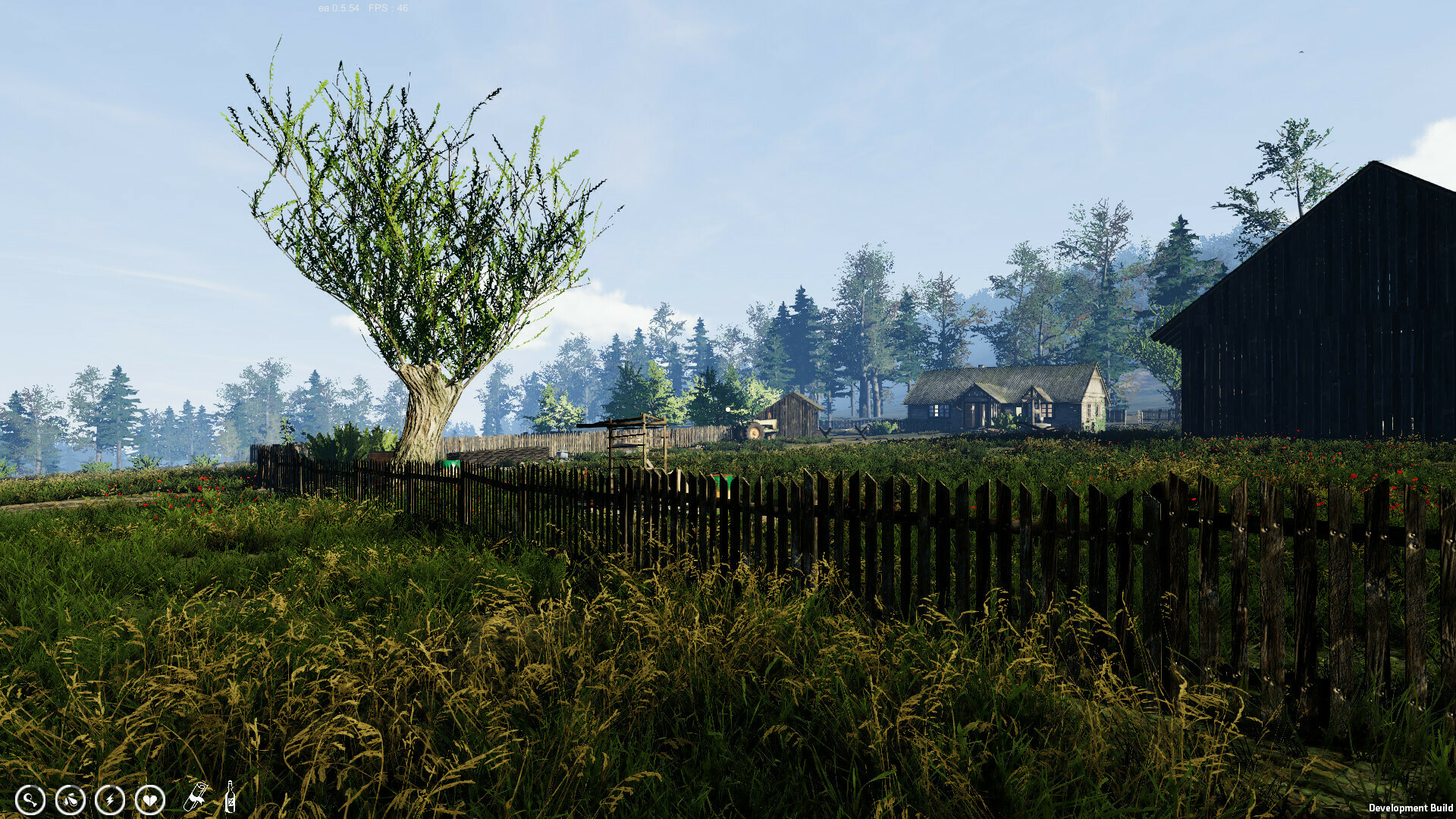Click the health heart indicator icon
This screenshot has width=1456, height=819.
coord(151,800)
